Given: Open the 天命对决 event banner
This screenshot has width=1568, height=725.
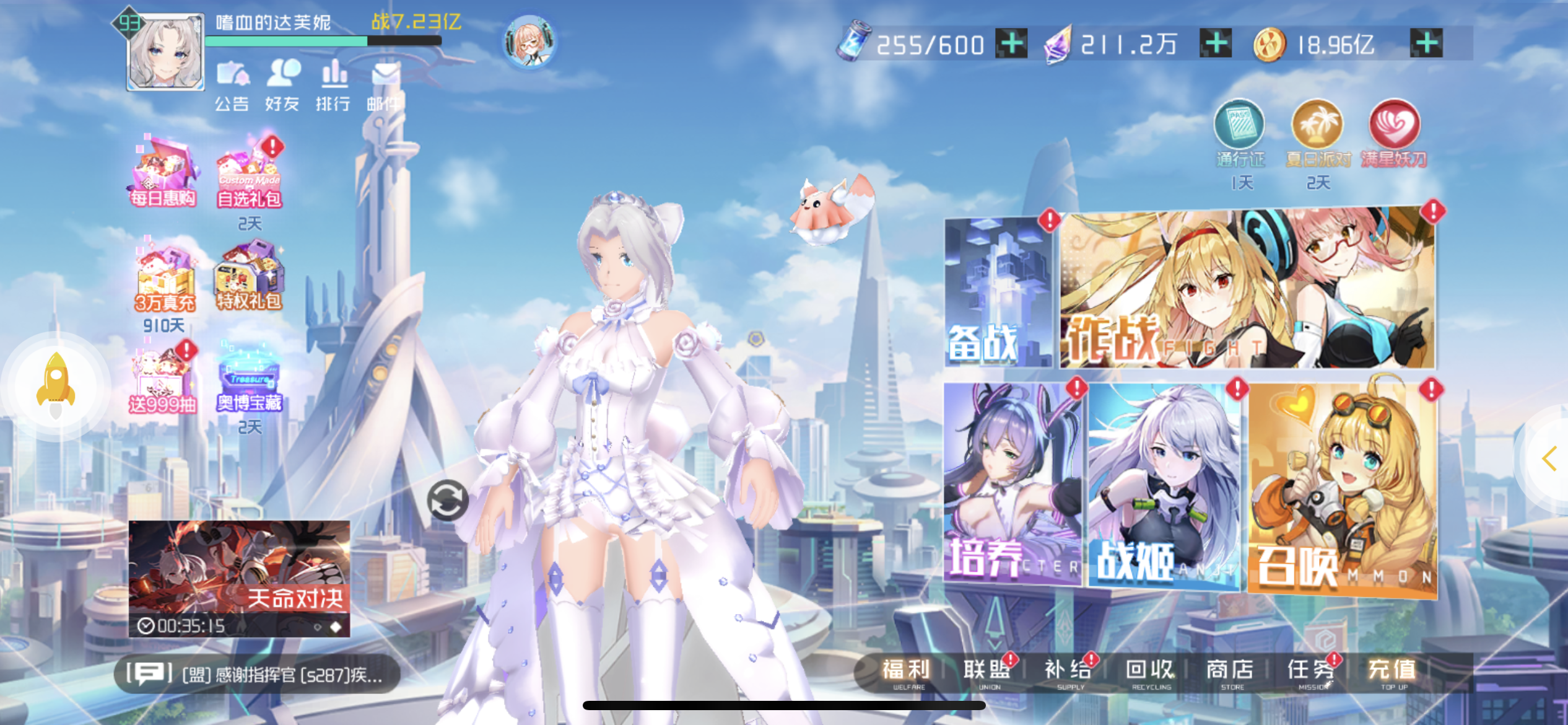Looking at the screenshot, I should pyautogui.click(x=239, y=578).
